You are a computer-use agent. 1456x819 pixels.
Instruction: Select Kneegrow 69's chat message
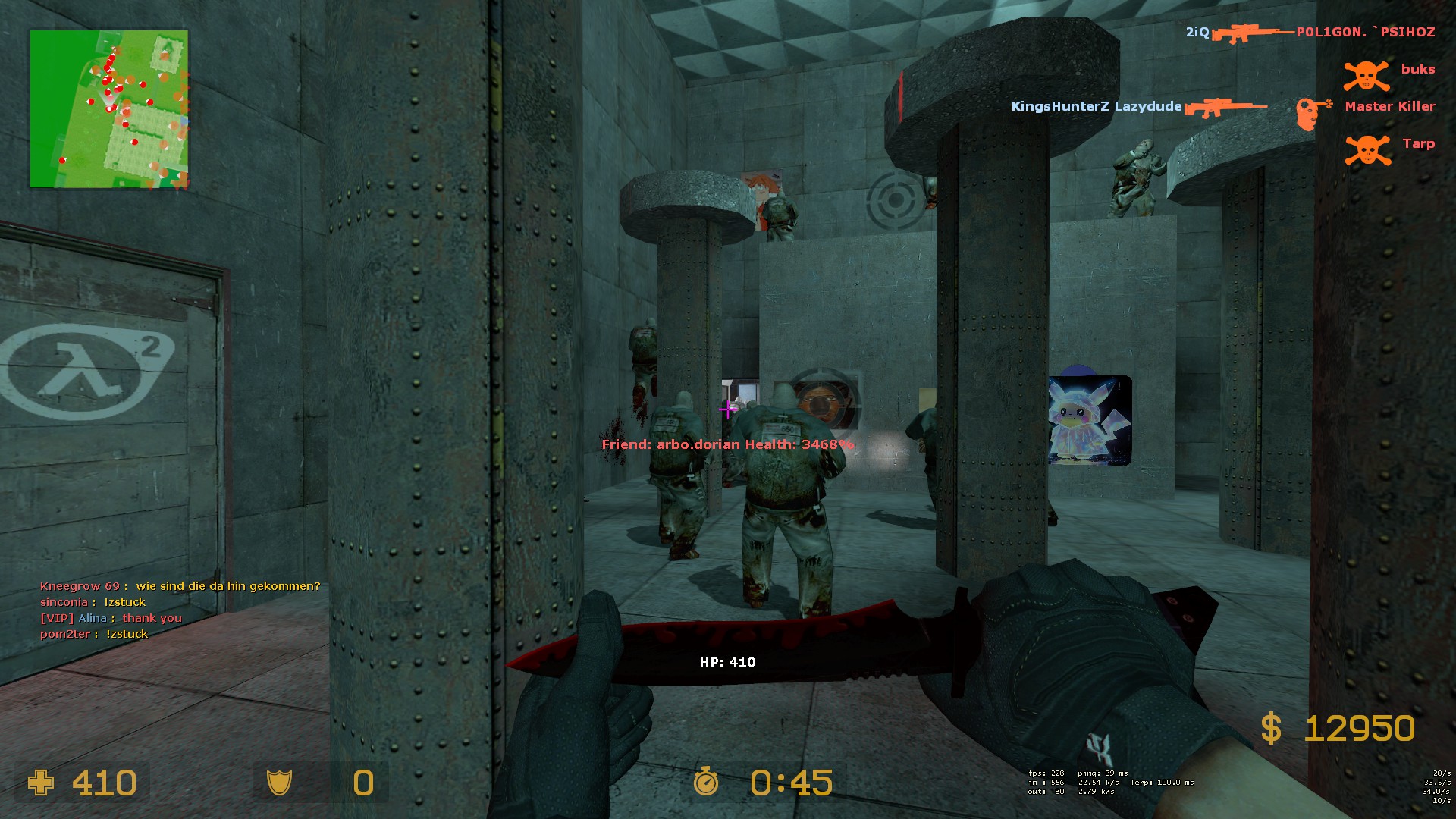[x=180, y=586]
